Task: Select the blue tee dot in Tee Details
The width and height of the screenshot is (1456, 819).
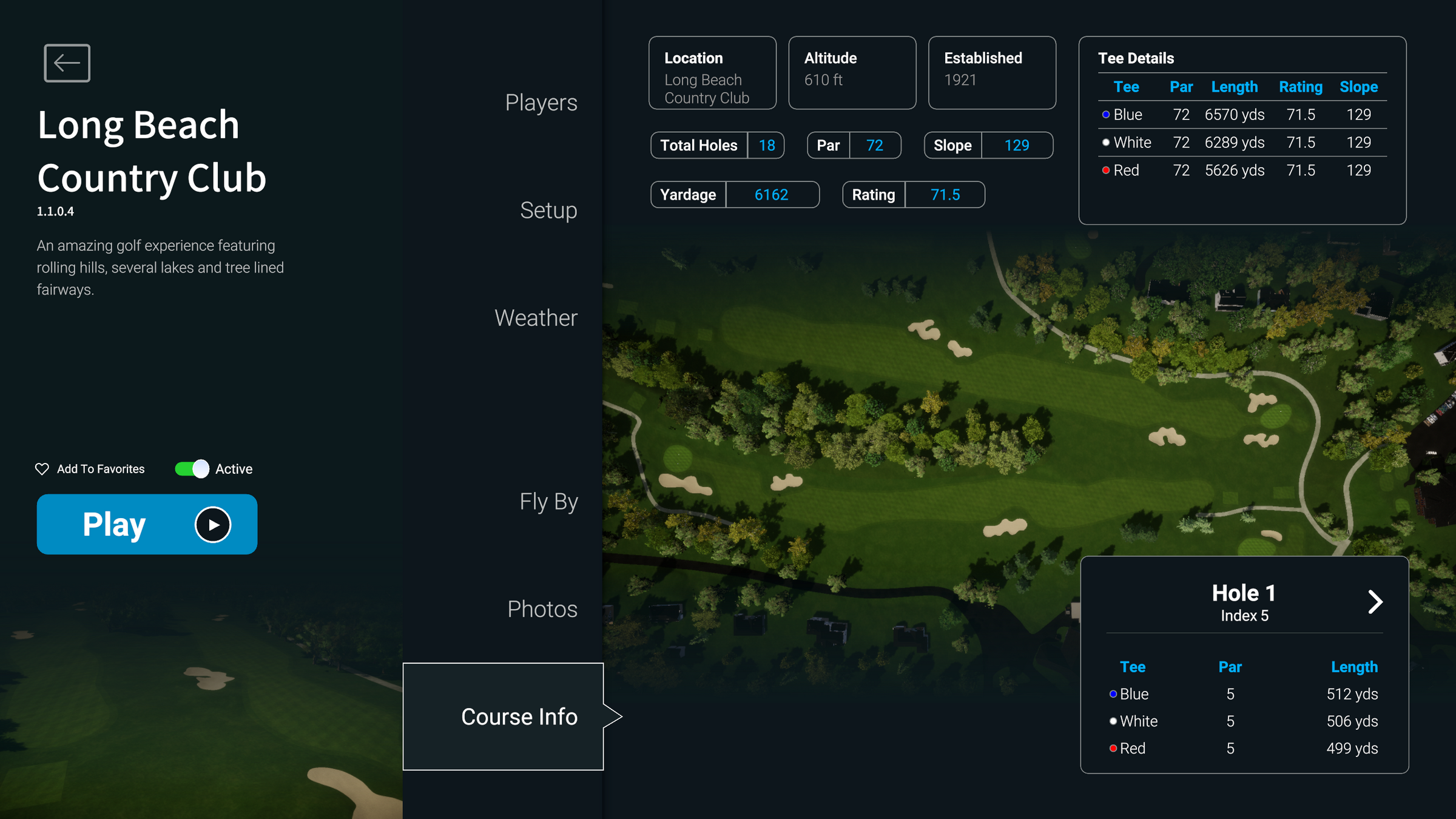Action: [x=1106, y=114]
